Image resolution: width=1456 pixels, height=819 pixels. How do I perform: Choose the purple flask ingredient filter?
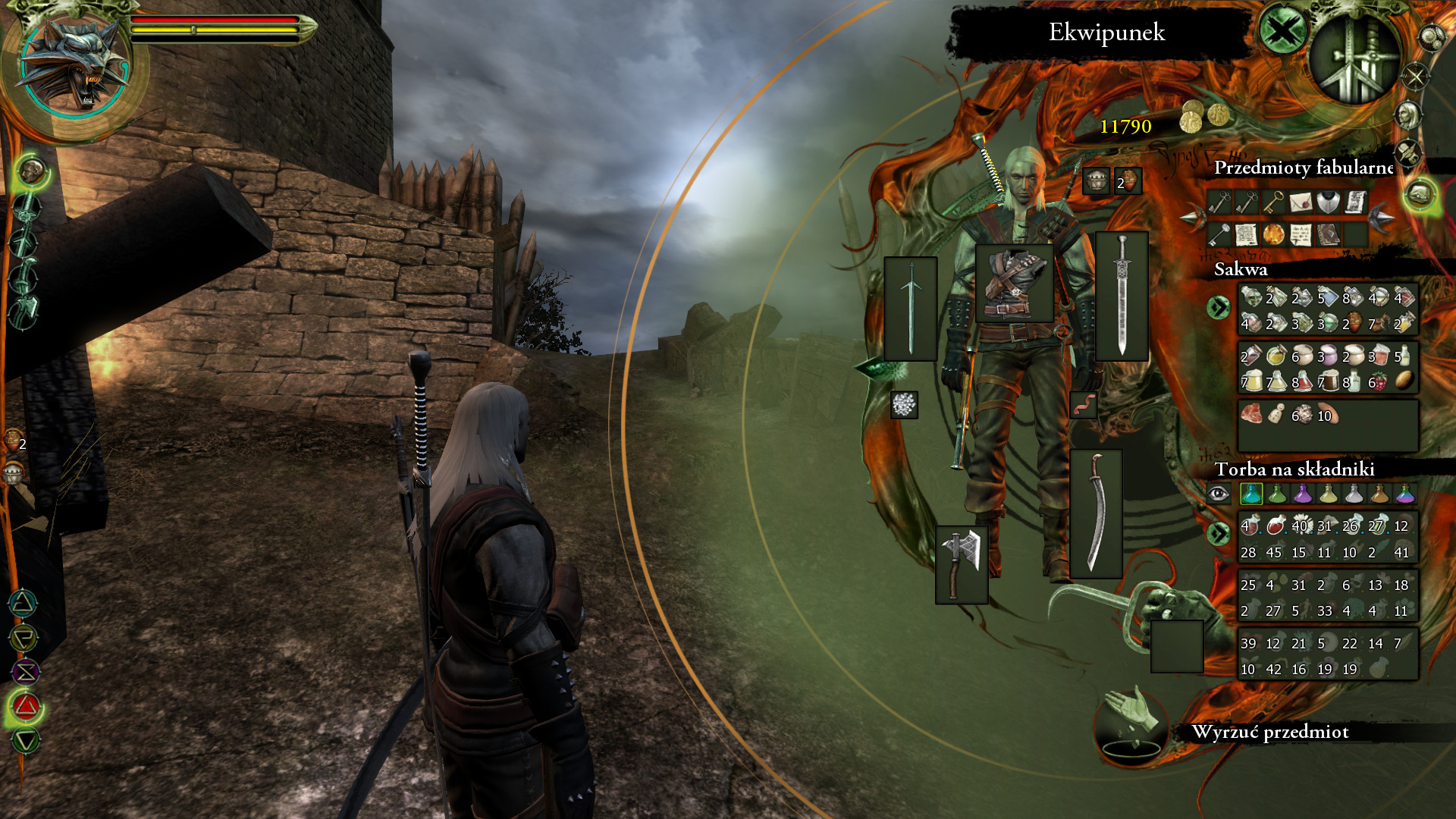click(x=1302, y=494)
